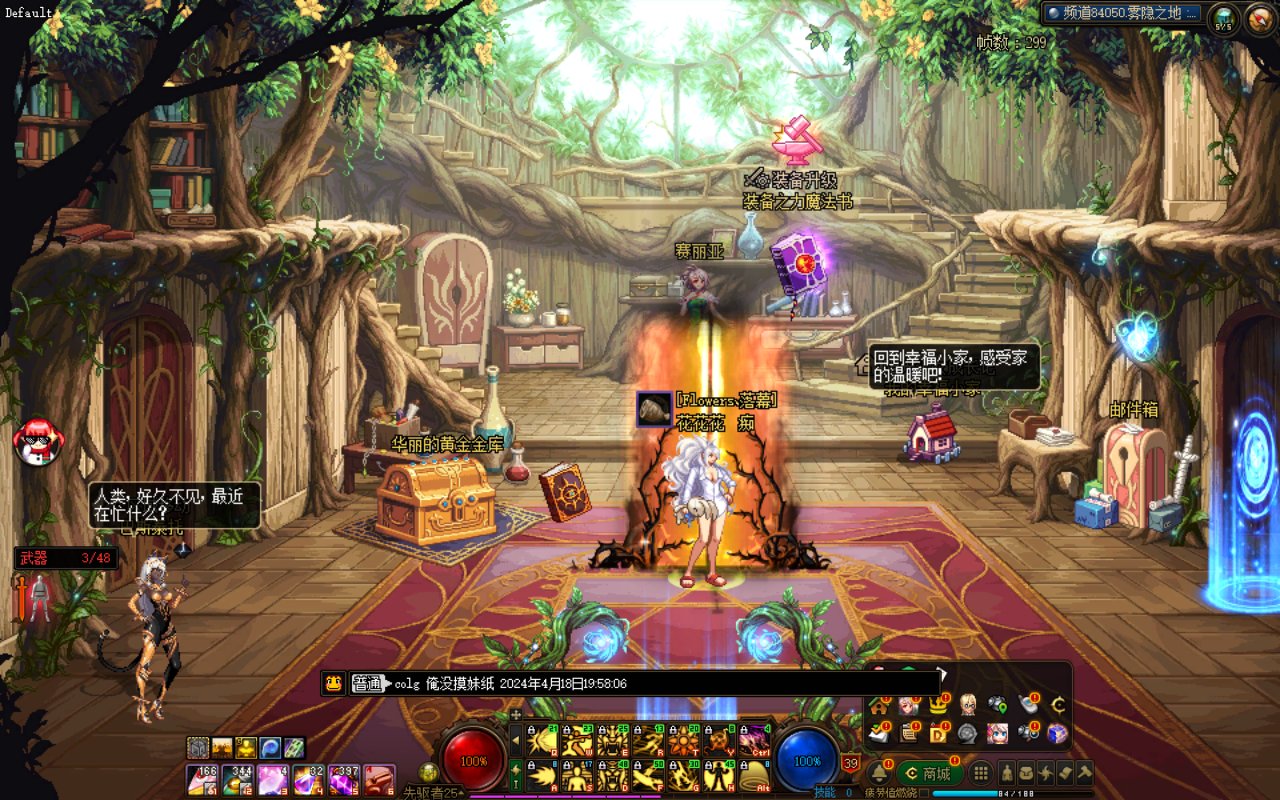Open the 普通 chat channel selector
1280x800 pixels.
click(368, 684)
